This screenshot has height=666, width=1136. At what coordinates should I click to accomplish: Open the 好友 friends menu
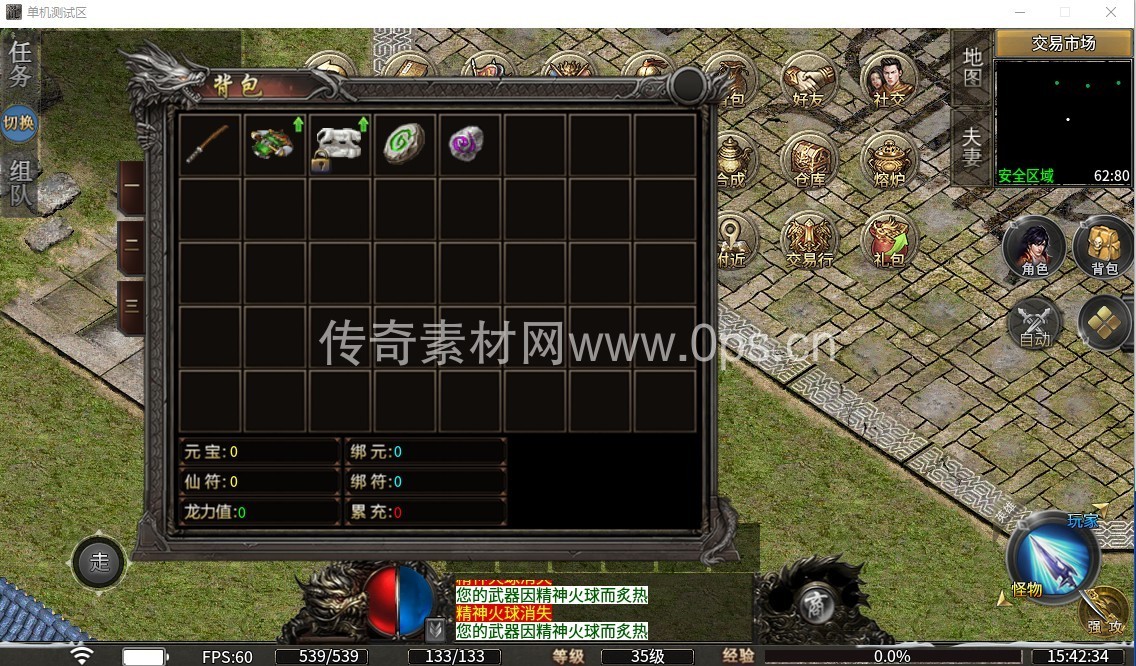point(808,80)
